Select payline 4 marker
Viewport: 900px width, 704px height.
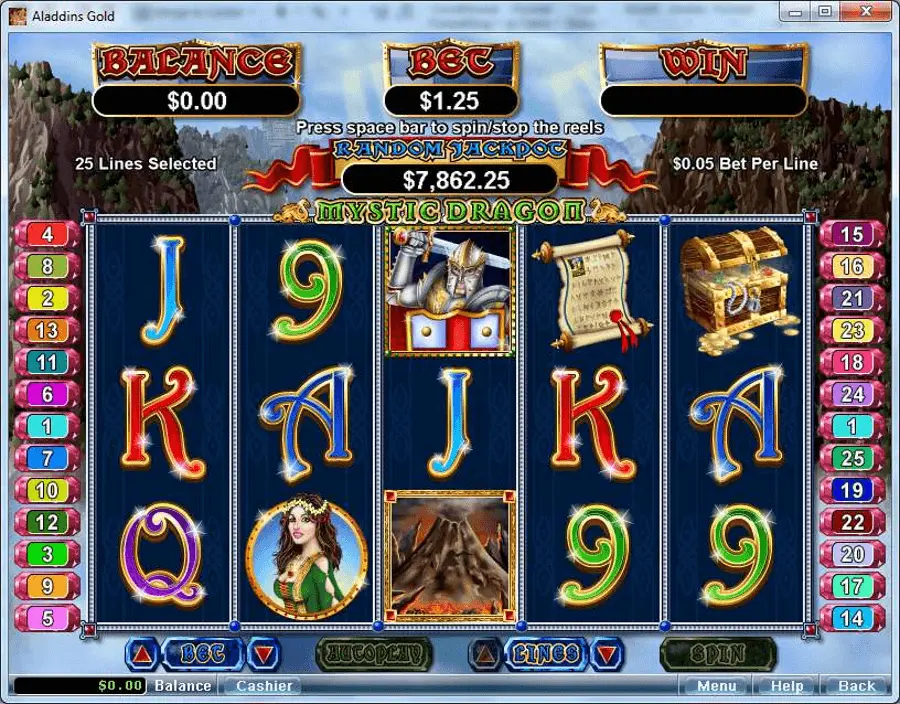point(47,235)
